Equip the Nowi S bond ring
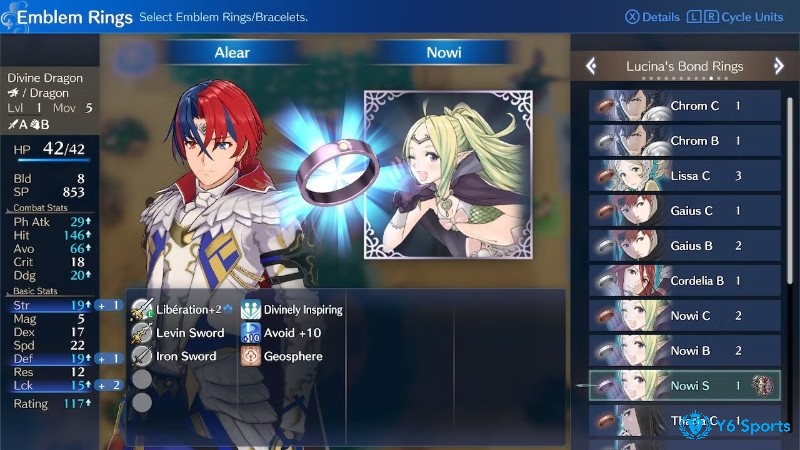The height and width of the screenshot is (450, 800). click(x=684, y=386)
